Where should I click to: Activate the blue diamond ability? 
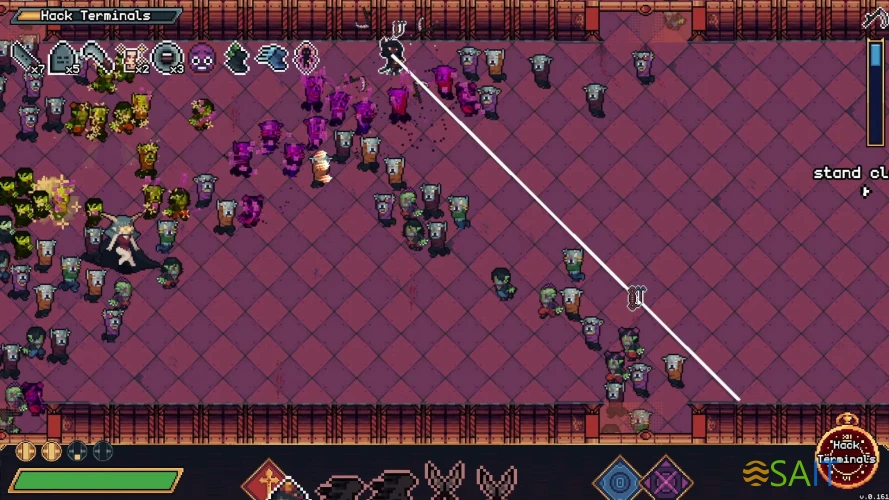pos(618,478)
